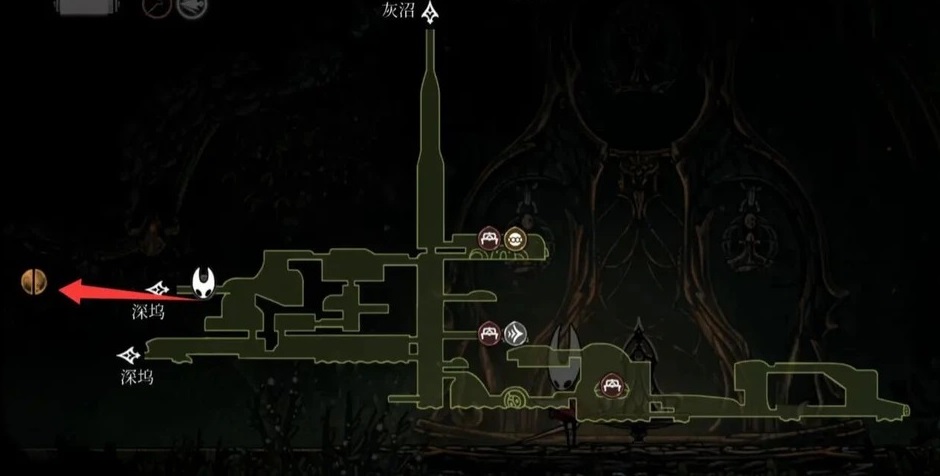
Task: Click the silver arrow map marker
Action: (x=515, y=332)
